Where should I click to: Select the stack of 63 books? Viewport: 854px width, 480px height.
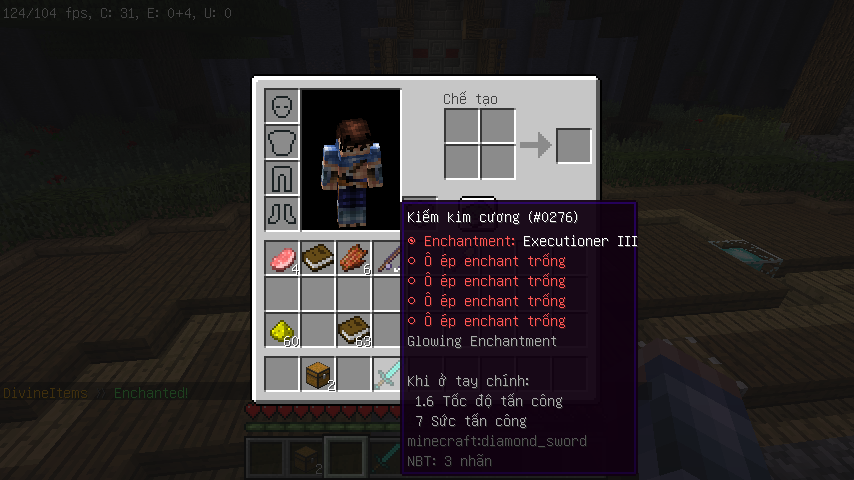[x=354, y=330]
